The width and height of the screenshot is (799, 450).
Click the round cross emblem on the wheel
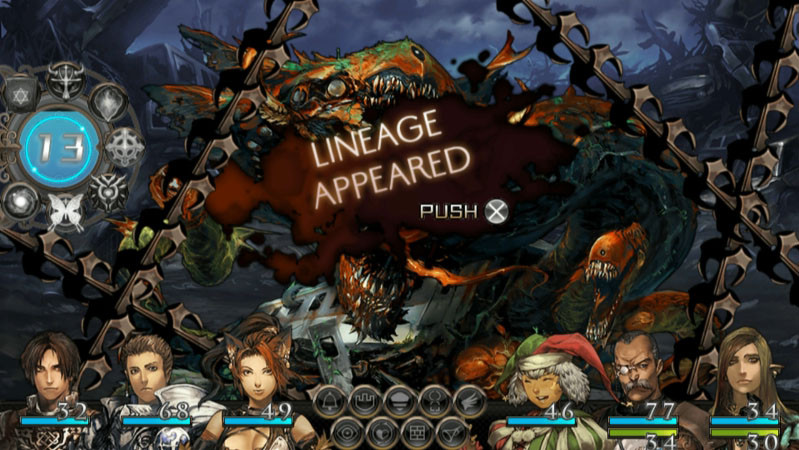click(125, 146)
